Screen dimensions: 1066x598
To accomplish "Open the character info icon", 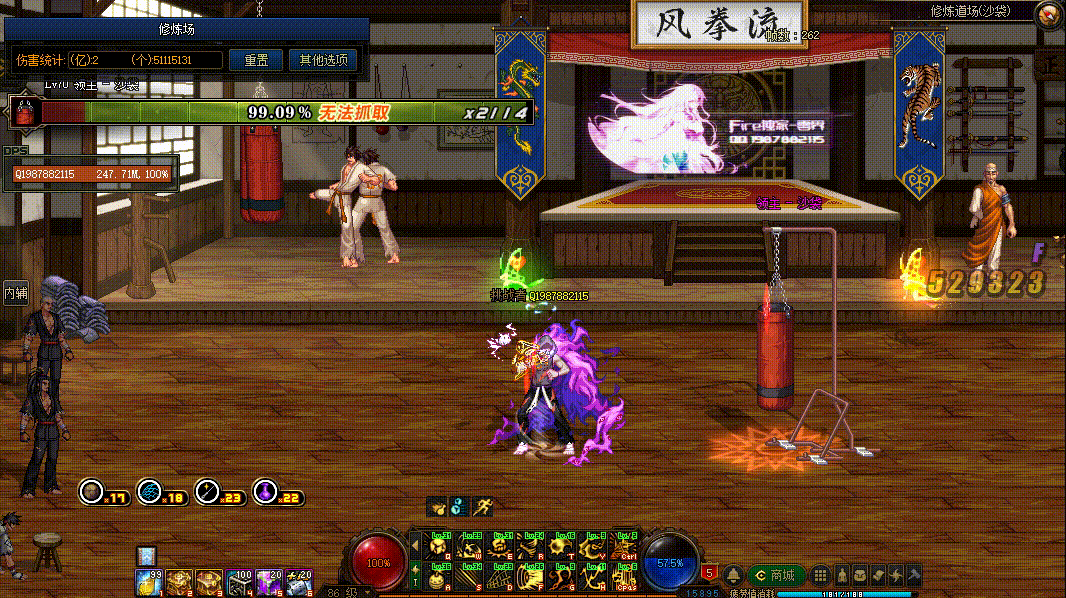I will click(841, 575).
